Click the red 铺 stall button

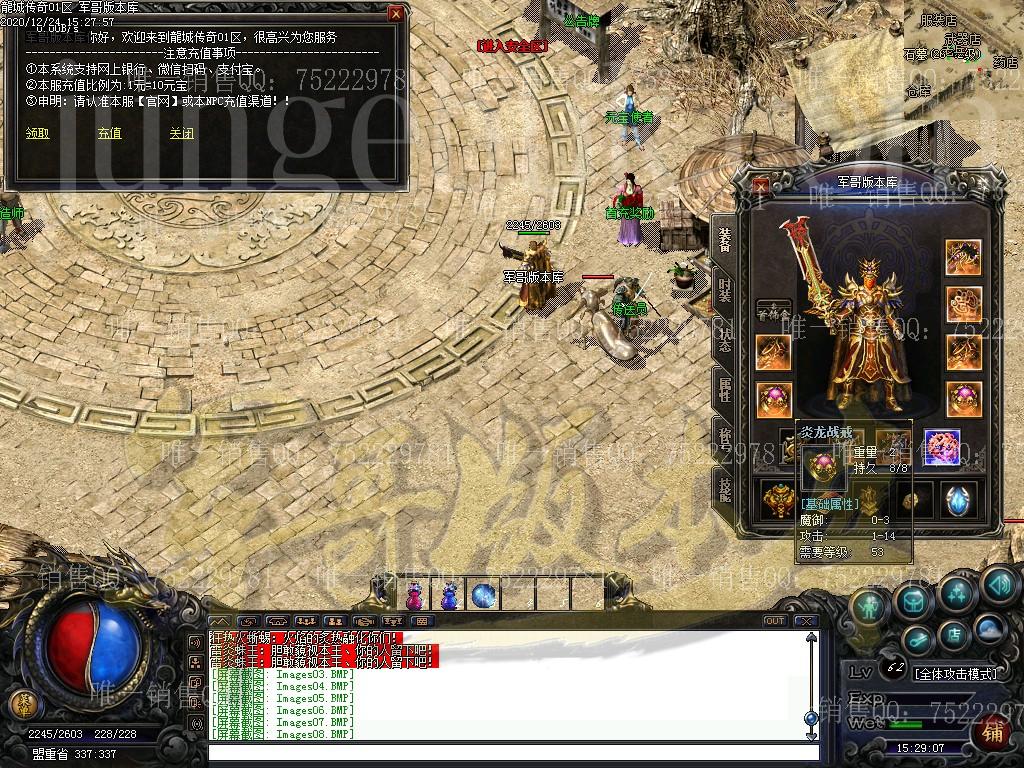click(x=992, y=731)
